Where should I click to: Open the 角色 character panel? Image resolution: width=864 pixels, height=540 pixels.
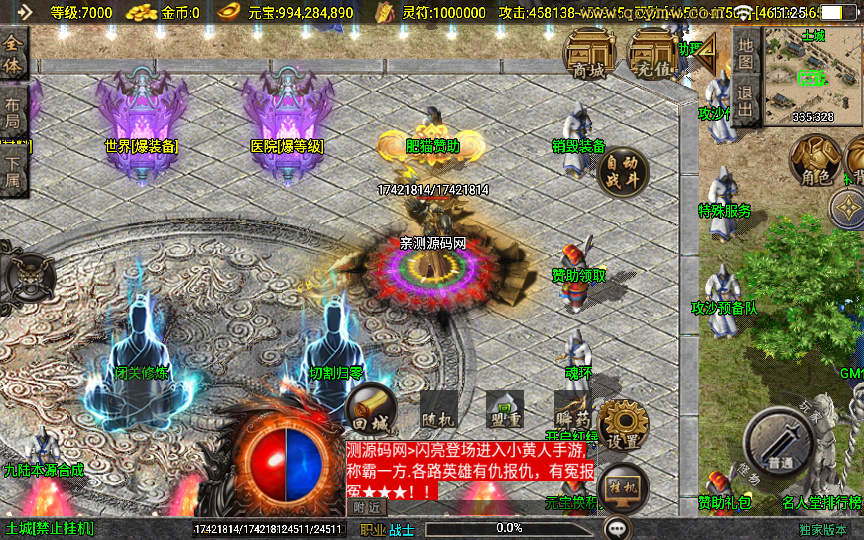[815, 161]
